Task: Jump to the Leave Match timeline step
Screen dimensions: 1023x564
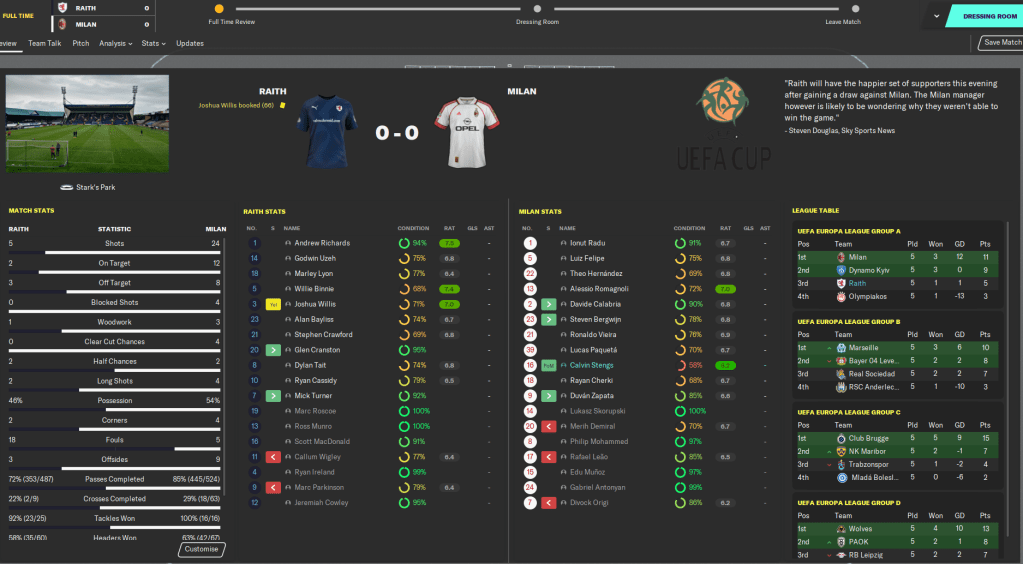Action: 843,9
